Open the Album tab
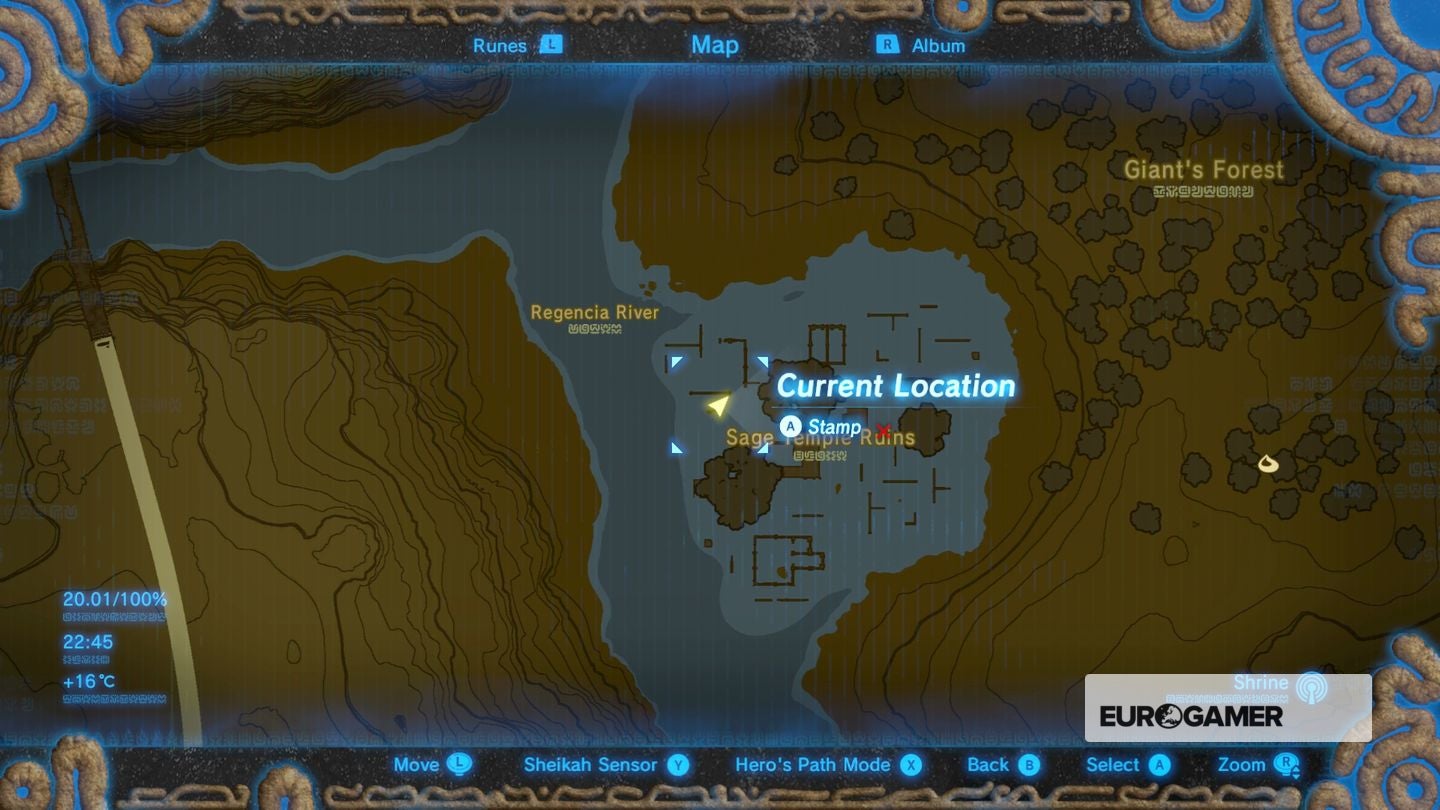This screenshot has height=810, width=1440. tap(939, 45)
